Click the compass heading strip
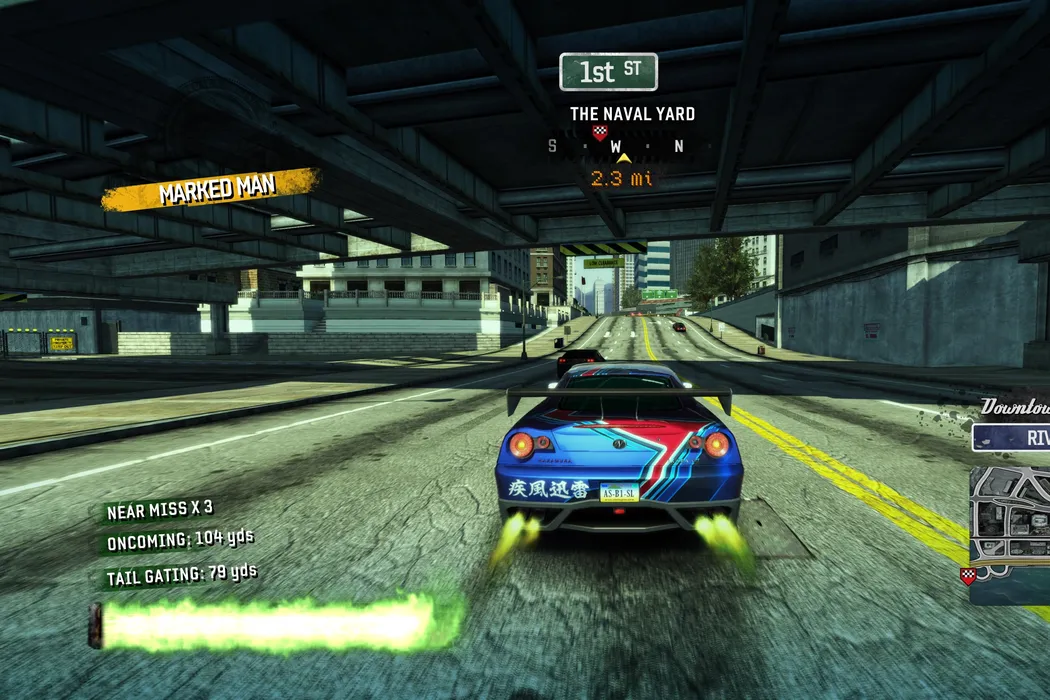Image resolution: width=1050 pixels, height=700 pixels. click(616, 146)
